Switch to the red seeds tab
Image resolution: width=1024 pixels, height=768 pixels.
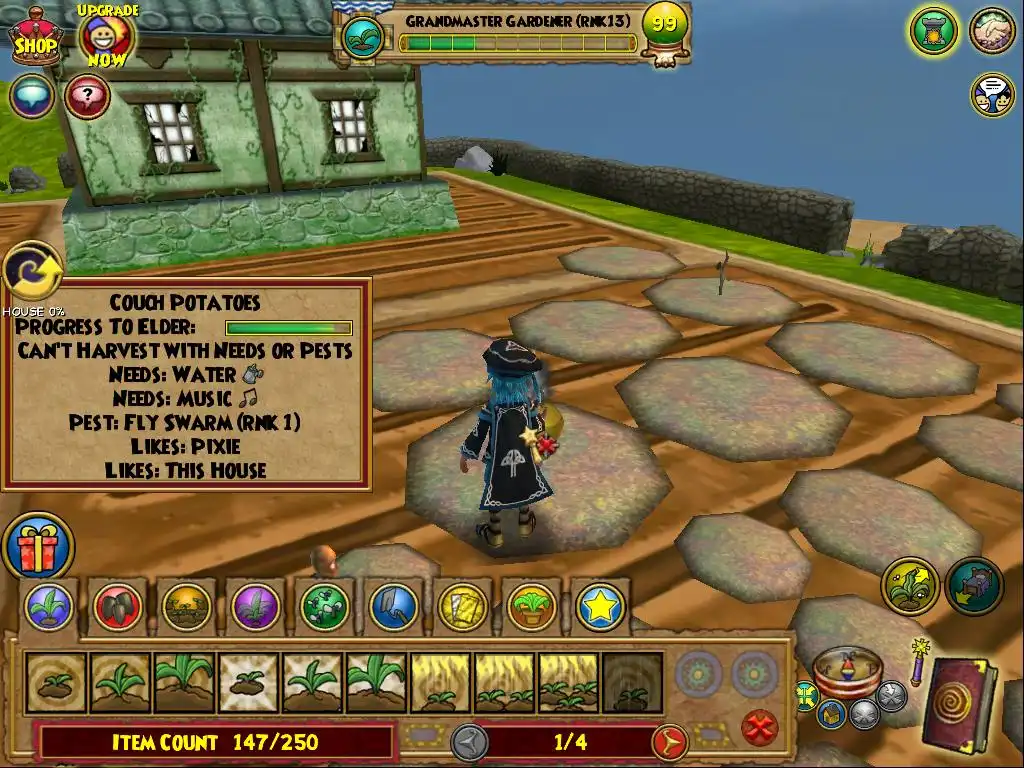tap(119, 606)
